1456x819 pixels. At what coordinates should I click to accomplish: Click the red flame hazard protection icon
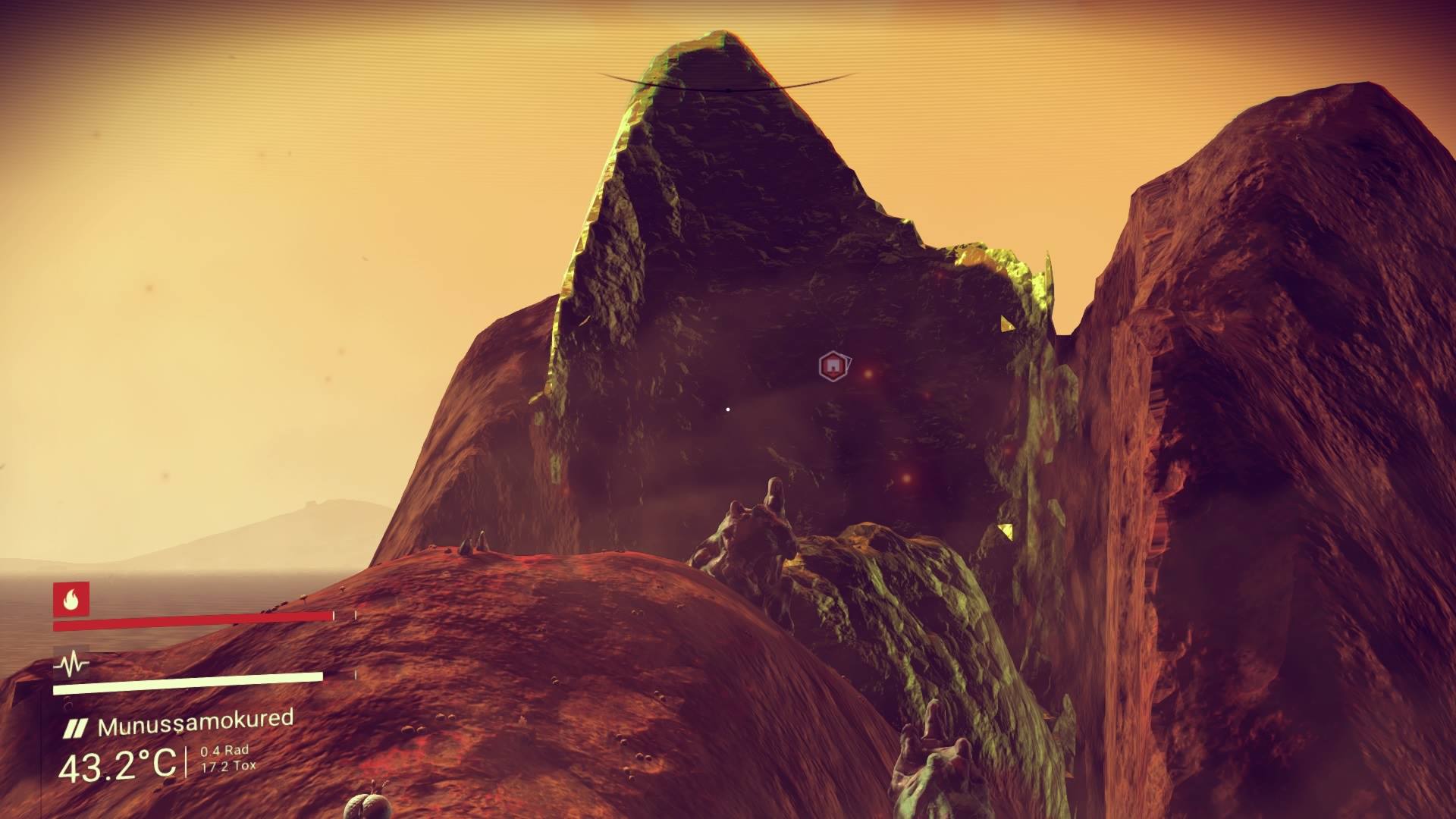(71, 599)
